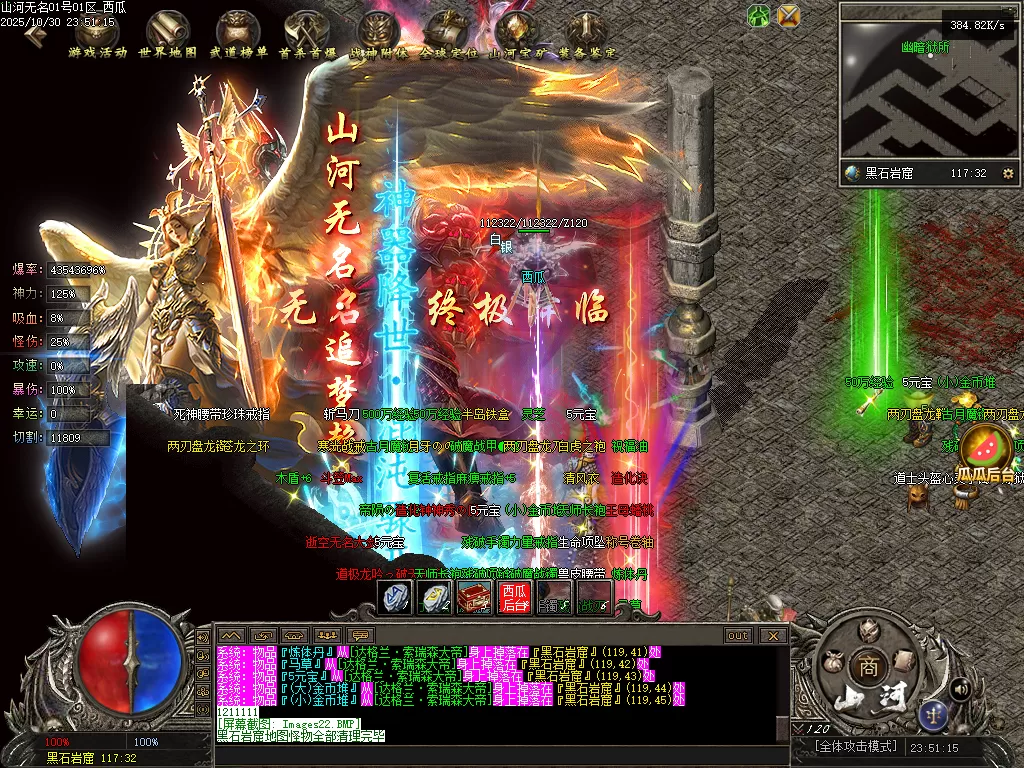Open the 战神附体 menu
The image size is (1024, 768).
[378, 33]
